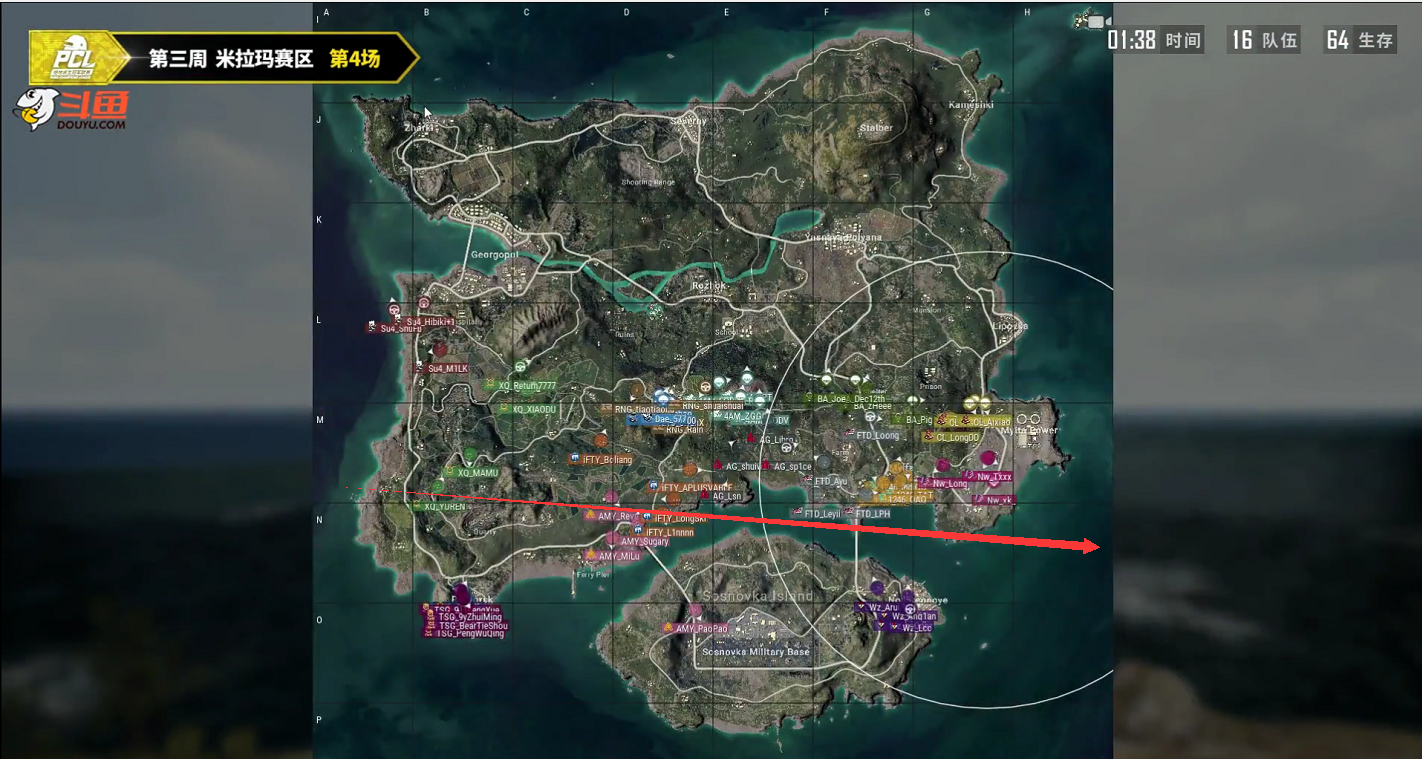The width and height of the screenshot is (1422, 759).
Task: Click the red flight path arrow tip
Action: (1097, 547)
